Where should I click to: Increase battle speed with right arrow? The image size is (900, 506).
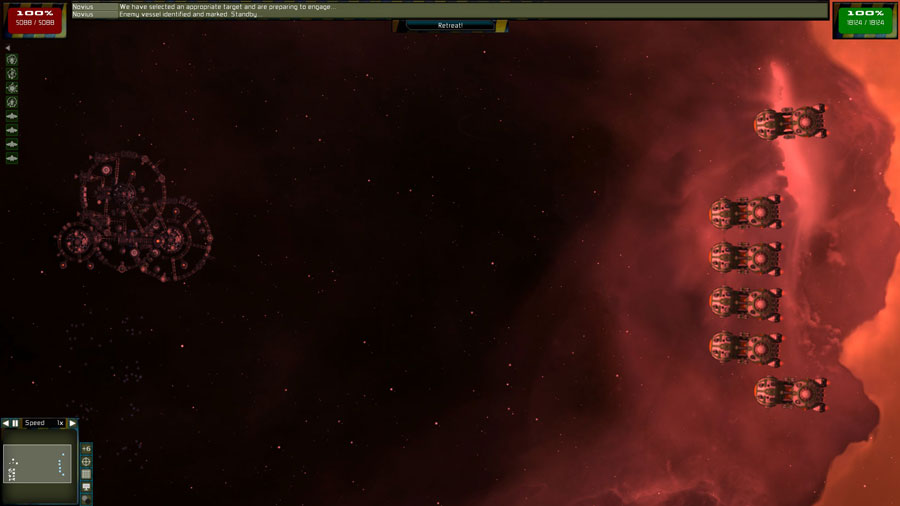(72, 423)
